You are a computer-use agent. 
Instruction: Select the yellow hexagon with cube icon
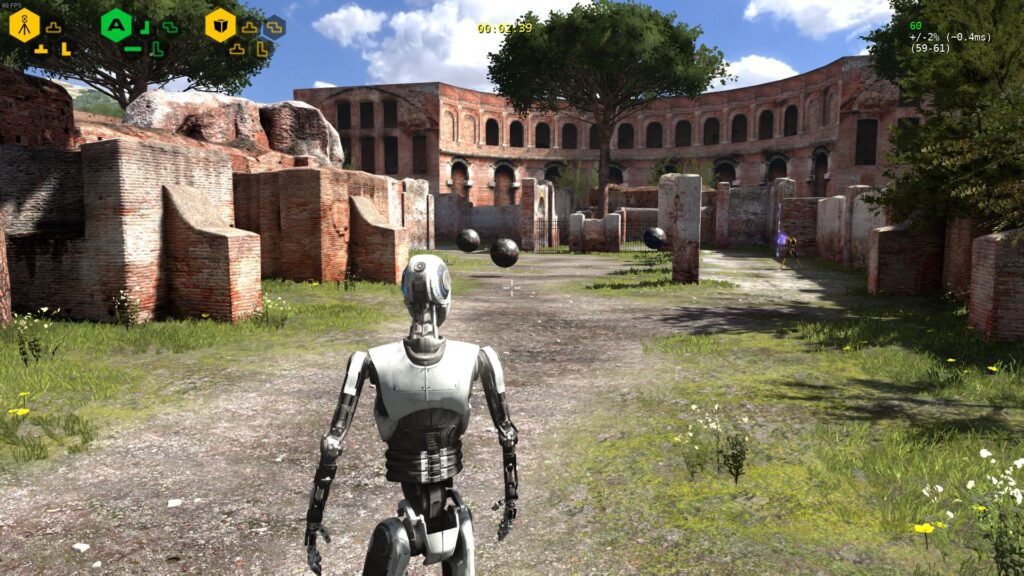tap(220, 25)
